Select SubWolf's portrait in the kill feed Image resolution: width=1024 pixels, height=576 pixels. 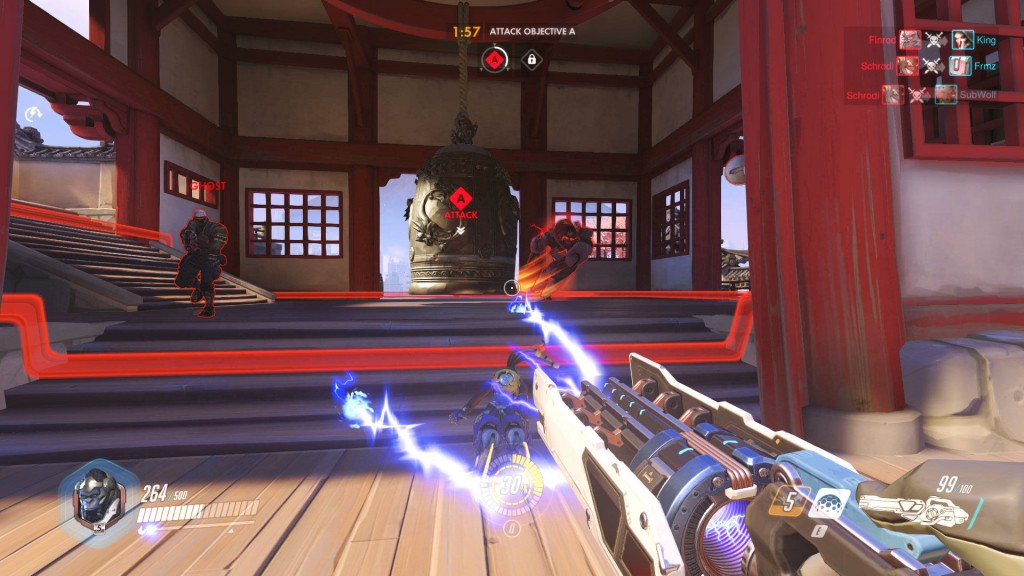tap(946, 95)
